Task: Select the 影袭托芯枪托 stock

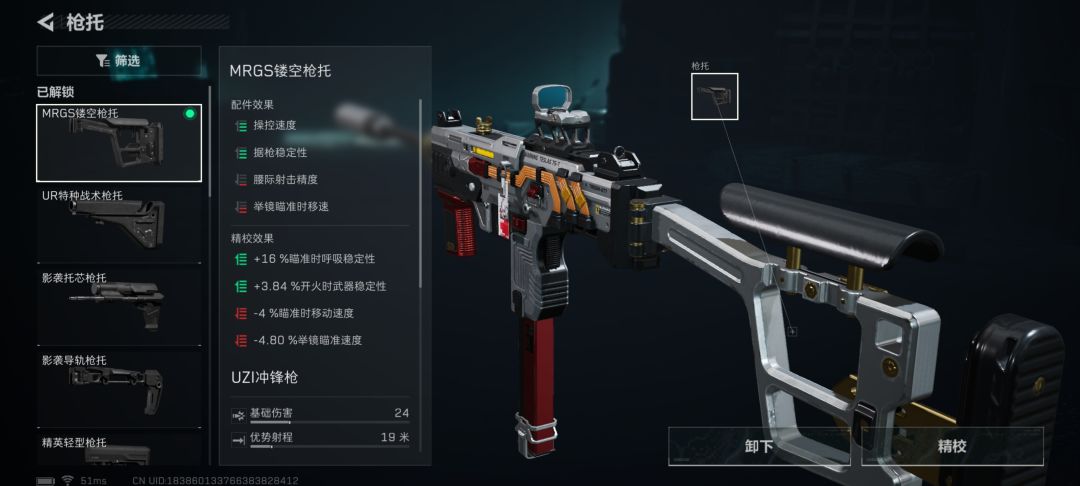Action: (x=118, y=305)
